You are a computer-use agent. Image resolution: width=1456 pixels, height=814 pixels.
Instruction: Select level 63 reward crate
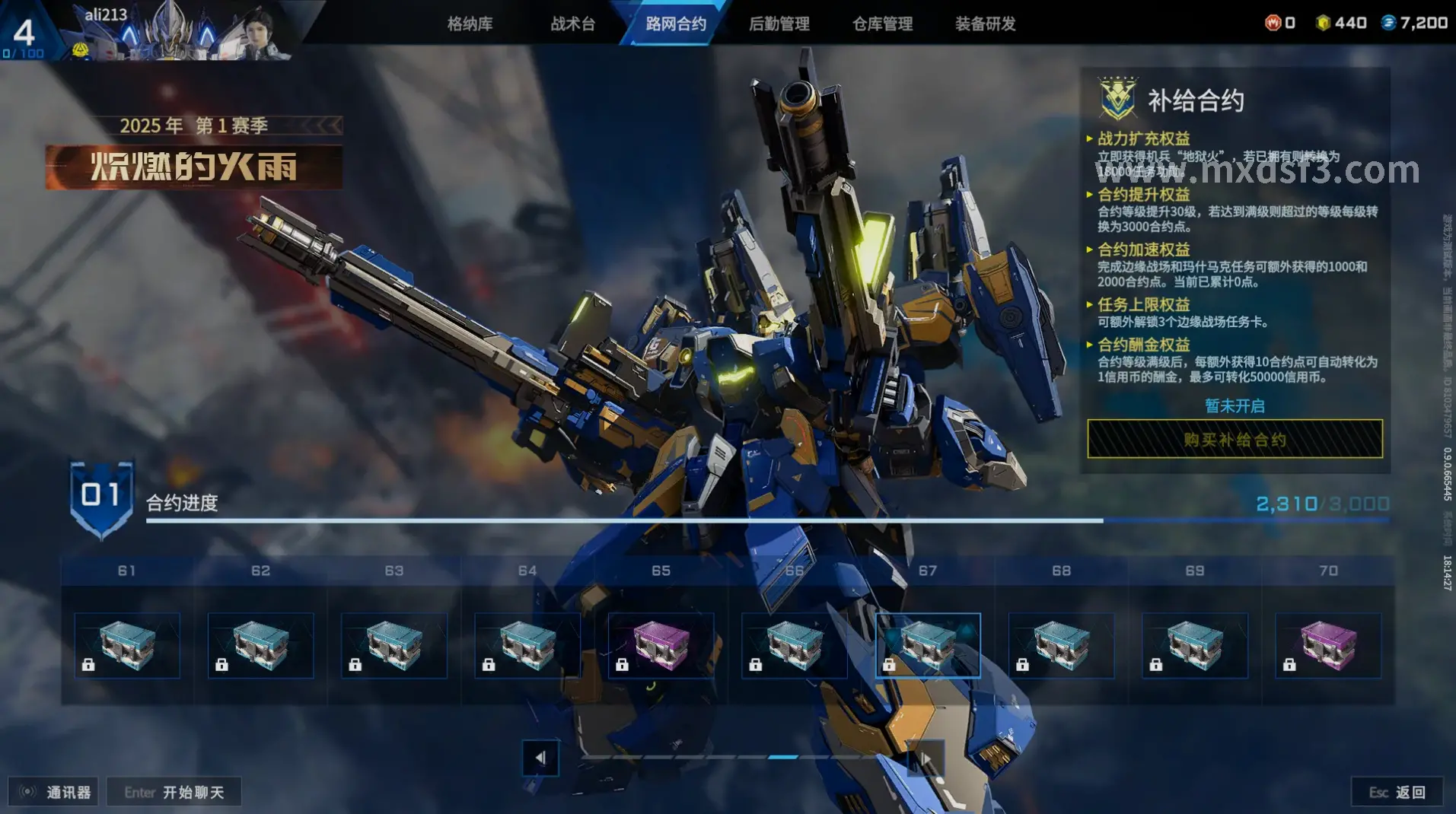tap(394, 645)
